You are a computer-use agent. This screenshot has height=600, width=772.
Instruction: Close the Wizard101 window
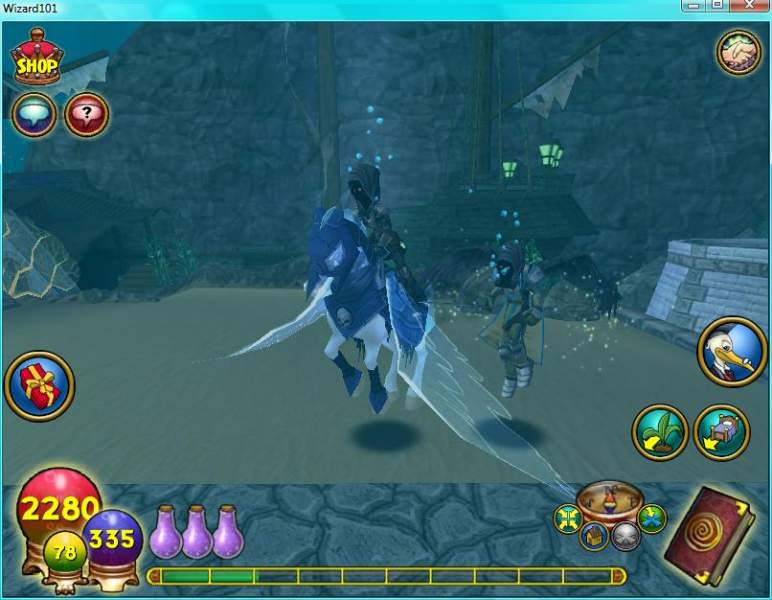748,7
